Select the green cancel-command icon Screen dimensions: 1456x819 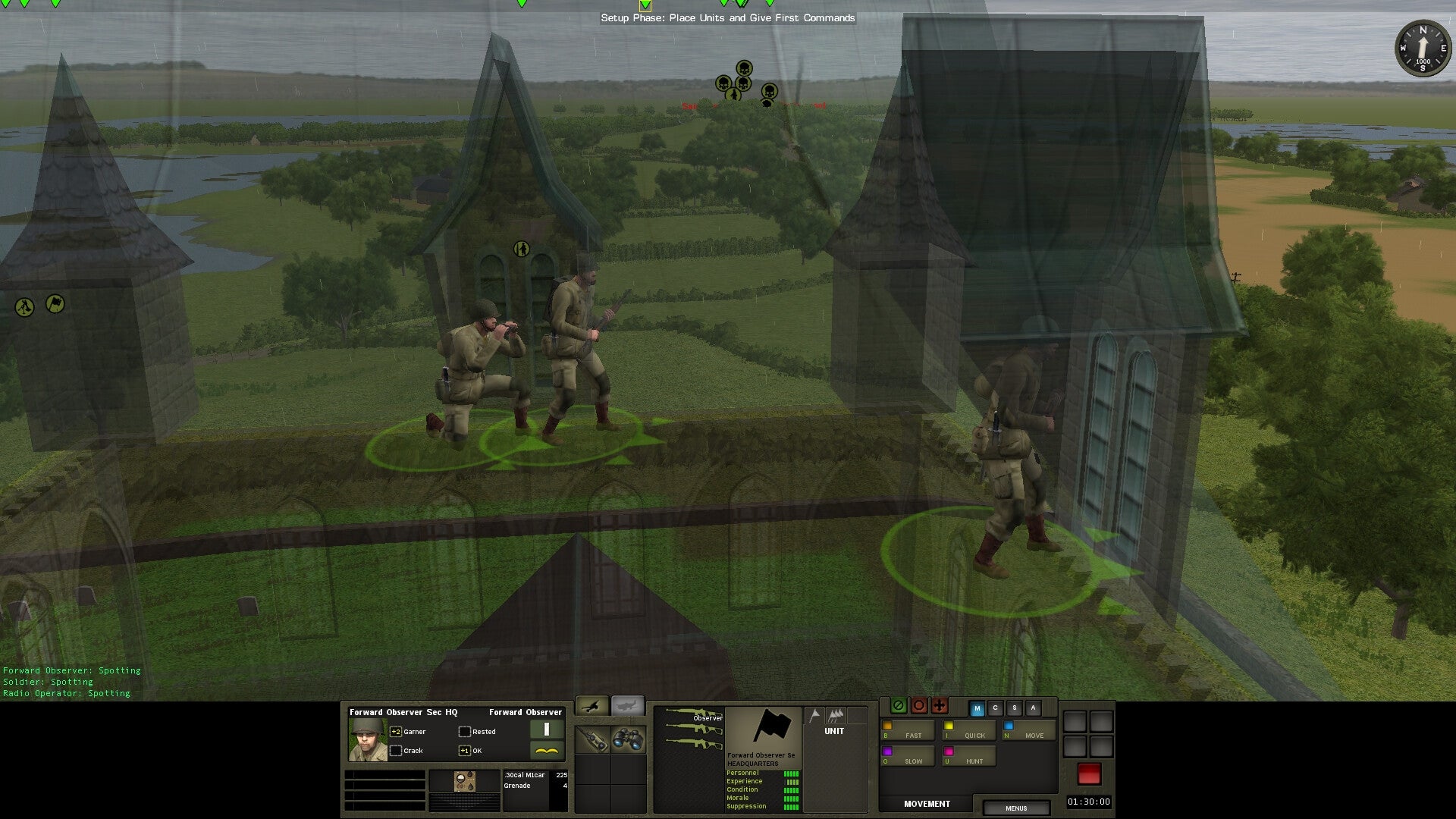tap(899, 706)
